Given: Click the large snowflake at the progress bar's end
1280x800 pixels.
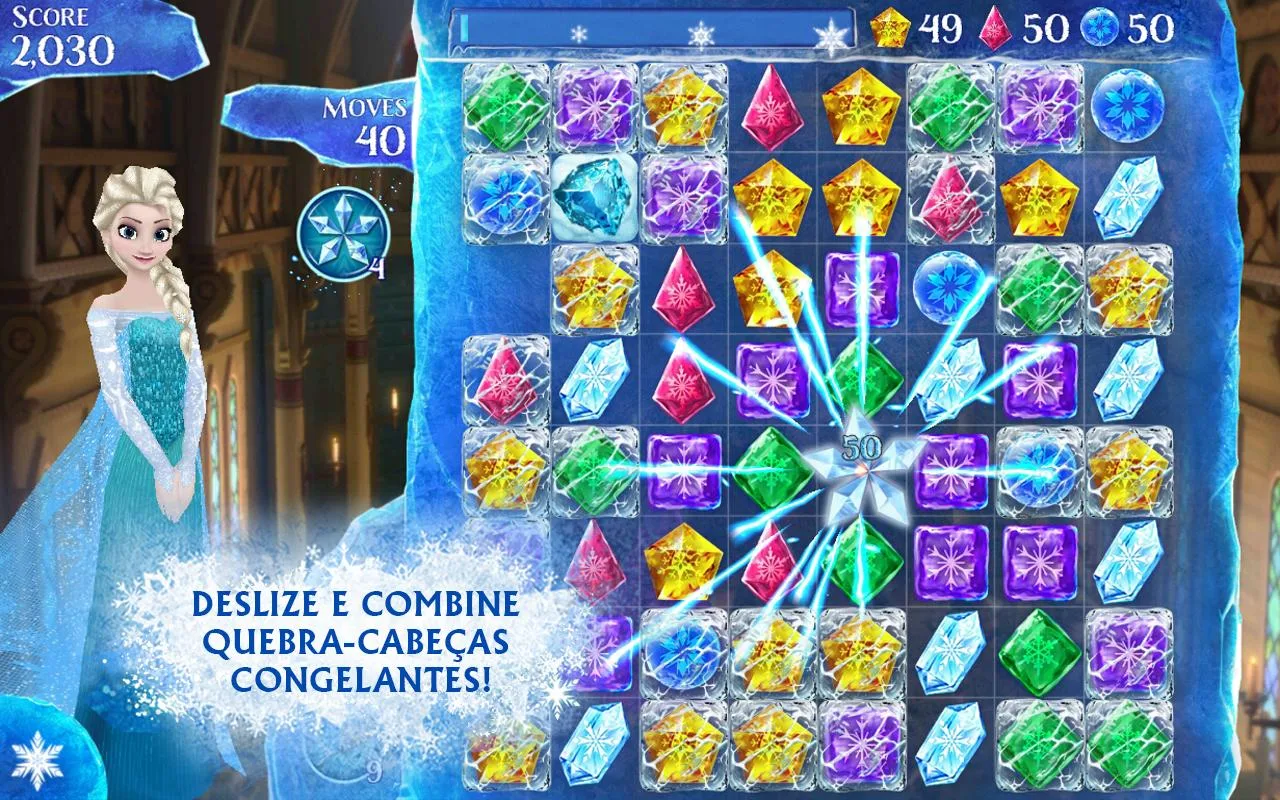Looking at the screenshot, I should tap(833, 38).
